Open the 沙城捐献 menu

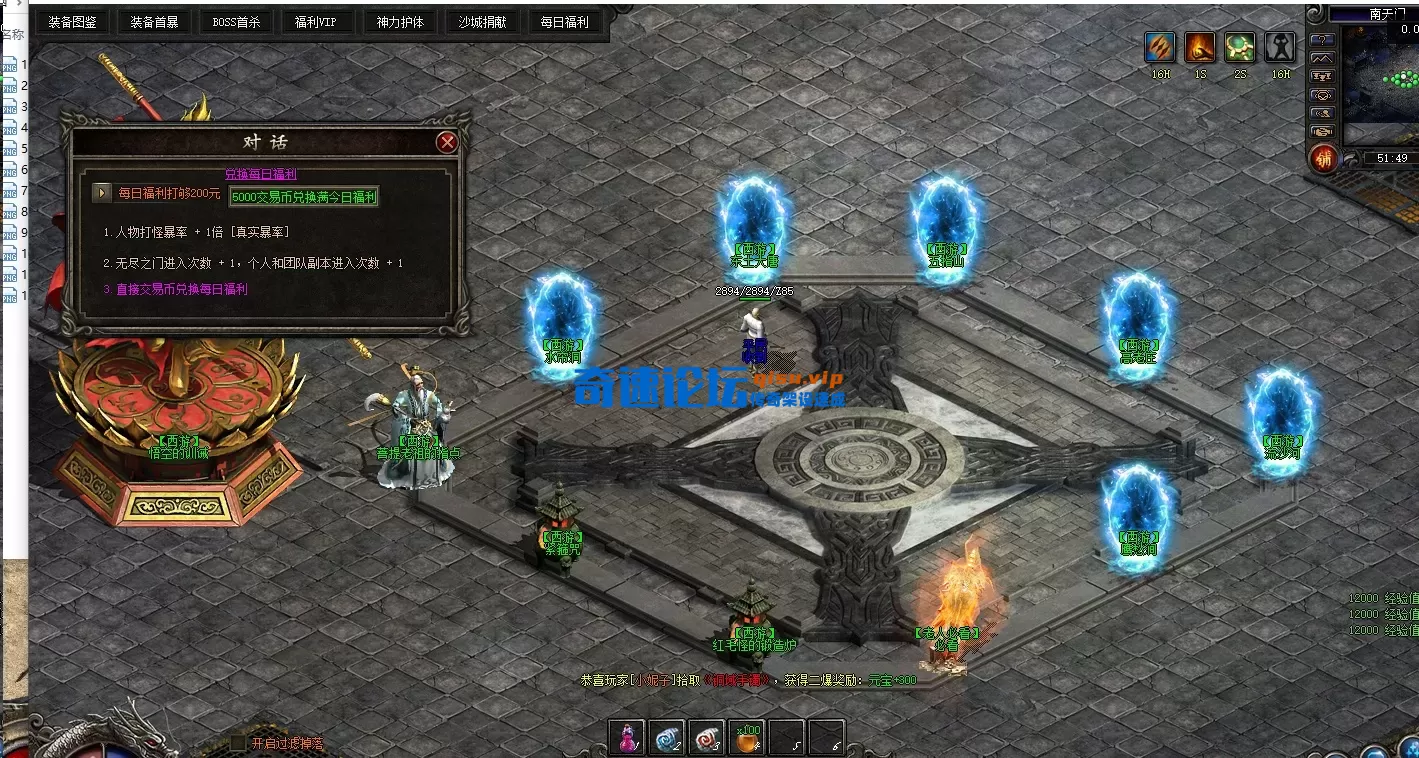tap(482, 22)
